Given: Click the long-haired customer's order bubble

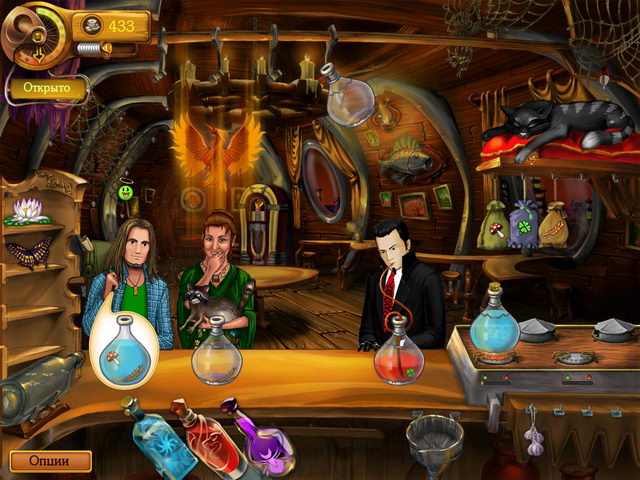Looking at the screenshot, I should (x=124, y=345).
